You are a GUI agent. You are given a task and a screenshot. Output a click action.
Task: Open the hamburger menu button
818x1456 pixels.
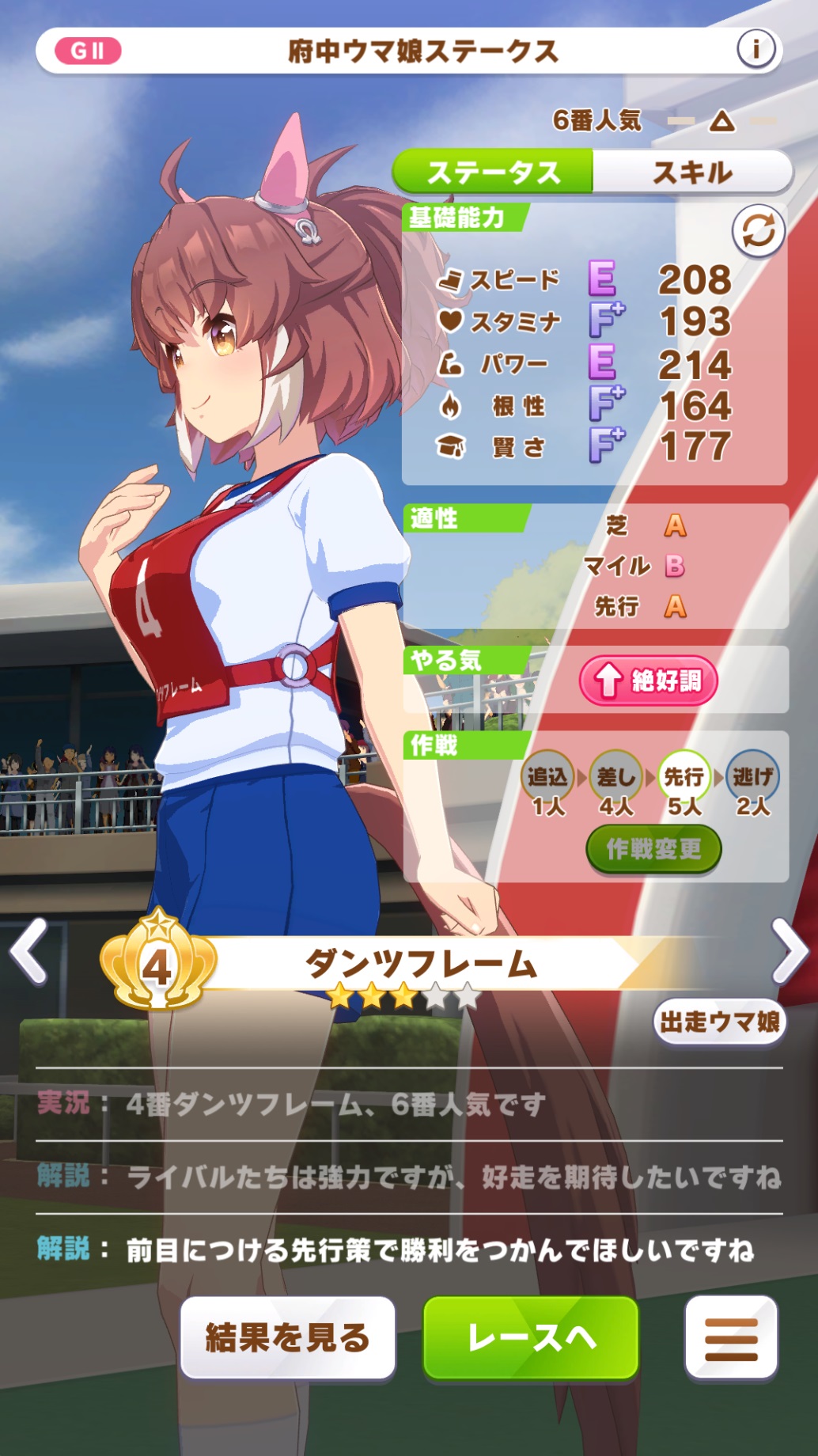pyautogui.click(x=731, y=1338)
